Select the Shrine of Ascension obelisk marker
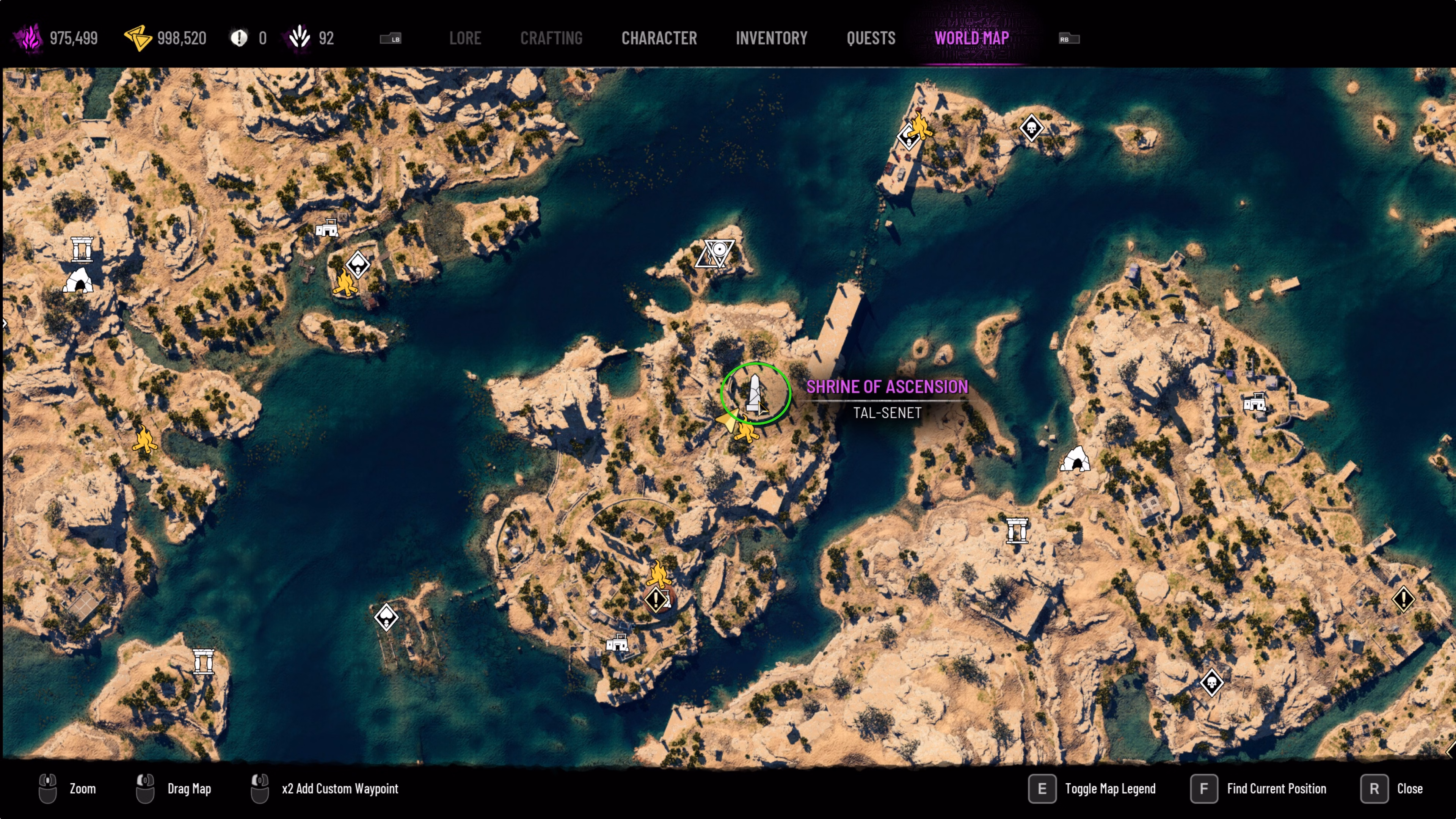The image size is (1456, 819). coord(755,394)
